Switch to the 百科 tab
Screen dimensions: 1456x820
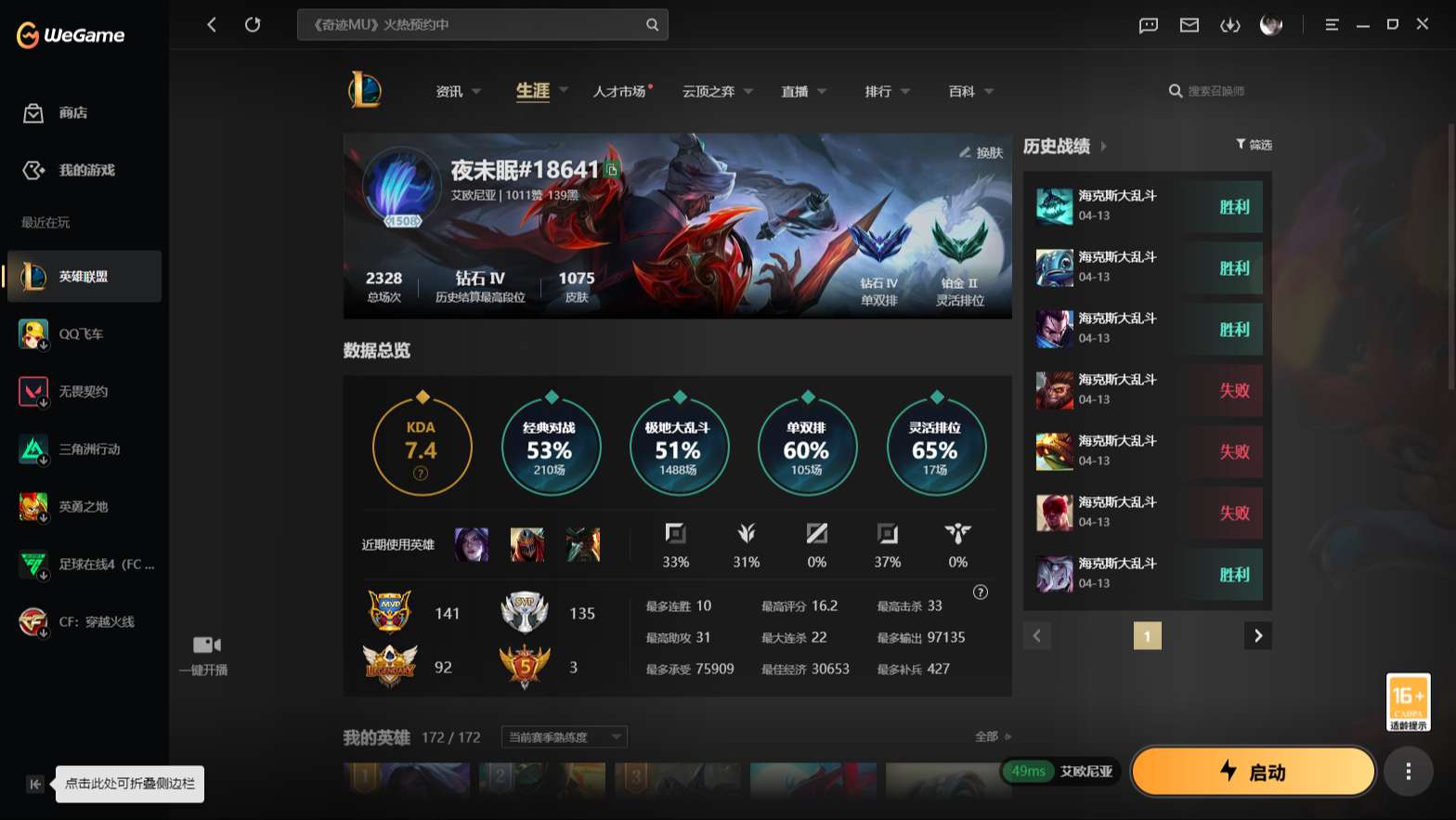[960, 90]
